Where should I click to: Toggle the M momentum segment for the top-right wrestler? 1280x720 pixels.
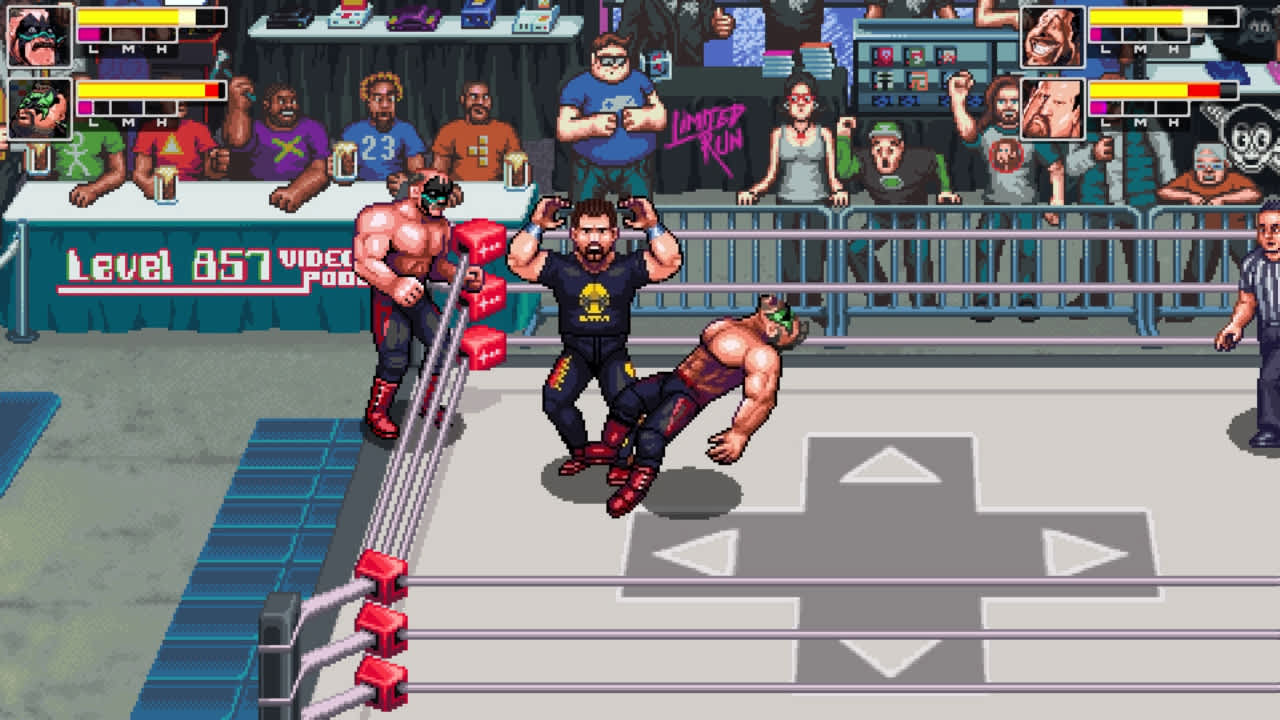(1140, 33)
